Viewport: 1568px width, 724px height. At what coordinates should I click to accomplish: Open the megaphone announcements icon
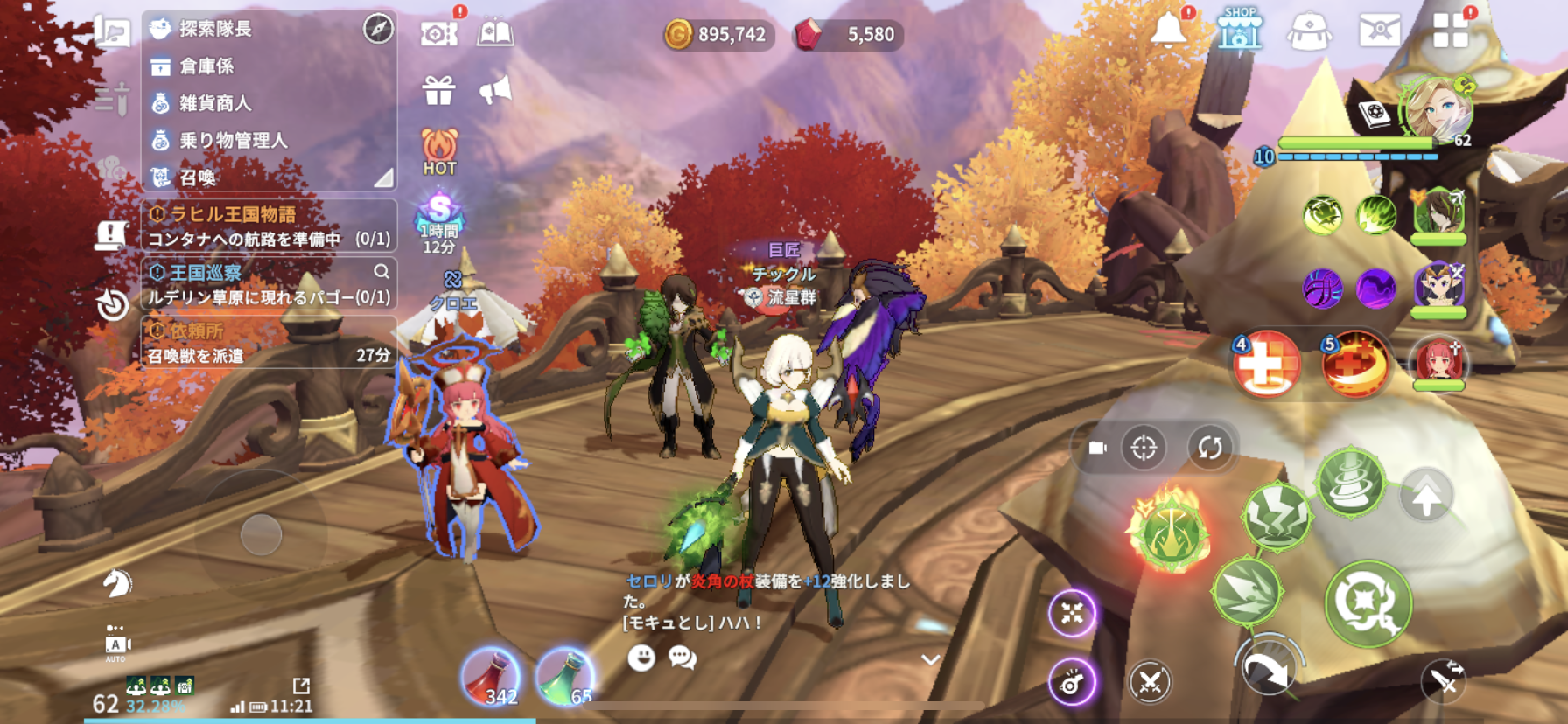pos(495,90)
